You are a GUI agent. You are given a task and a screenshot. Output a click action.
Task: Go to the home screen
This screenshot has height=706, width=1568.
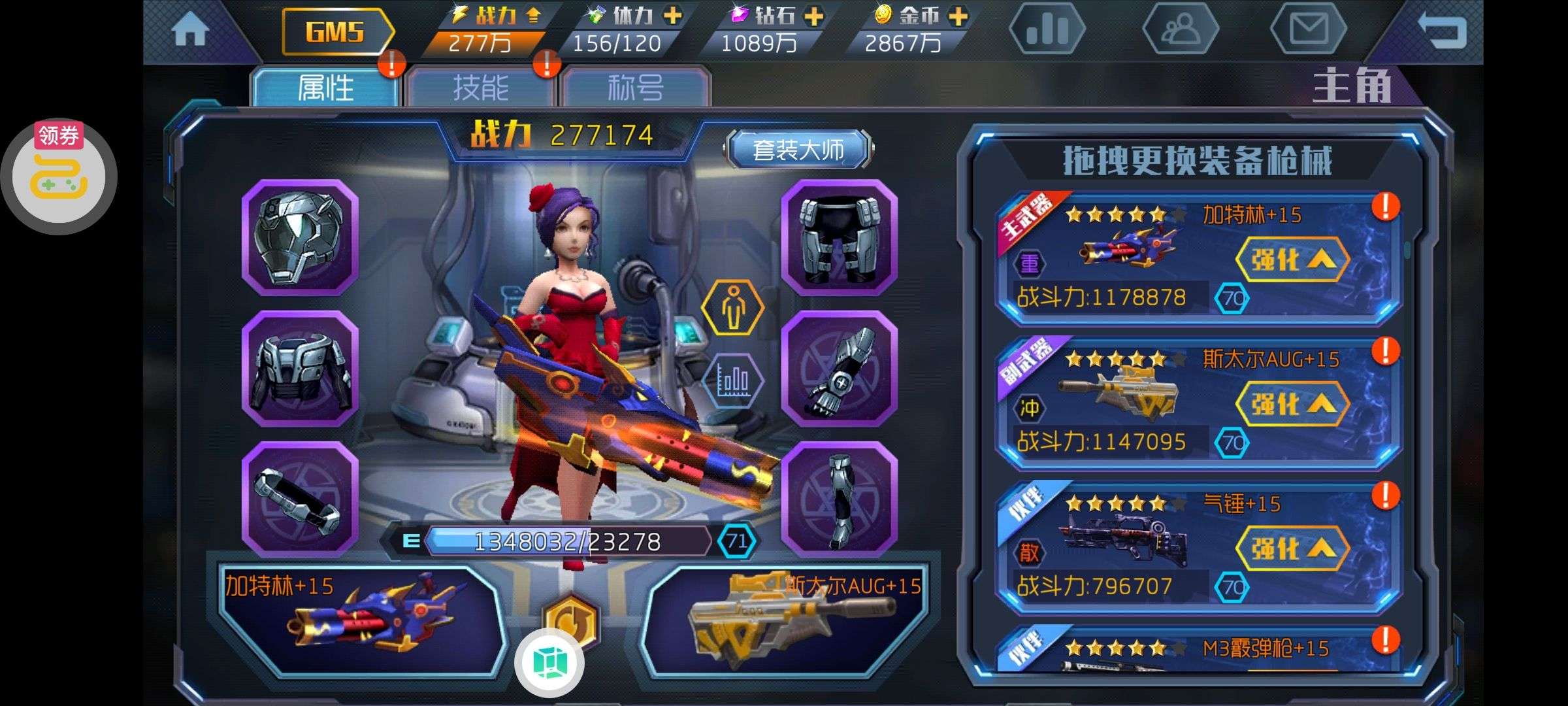point(190,31)
